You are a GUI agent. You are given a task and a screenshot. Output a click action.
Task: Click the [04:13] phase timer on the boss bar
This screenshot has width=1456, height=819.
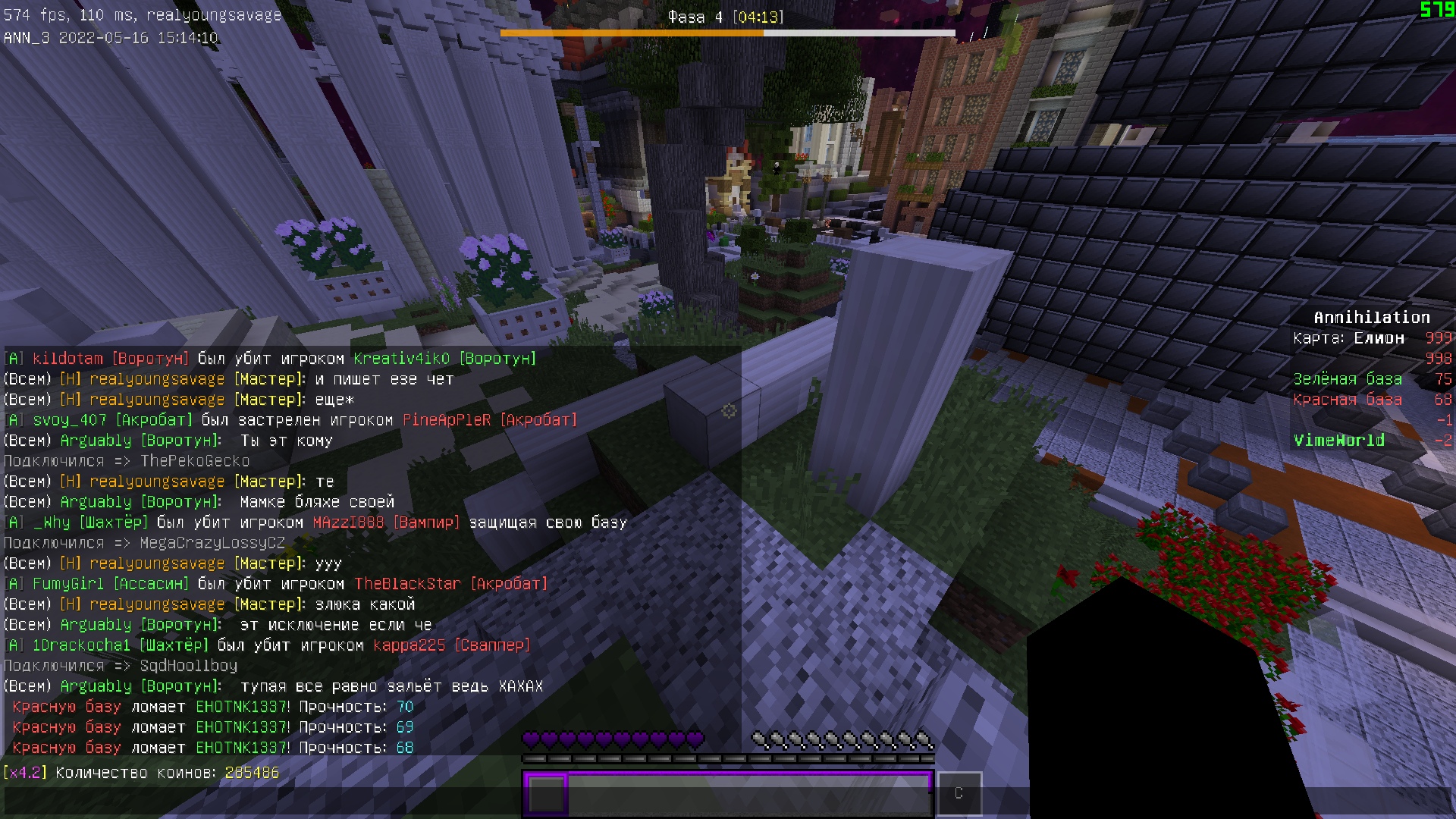click(x=757, y=16)
